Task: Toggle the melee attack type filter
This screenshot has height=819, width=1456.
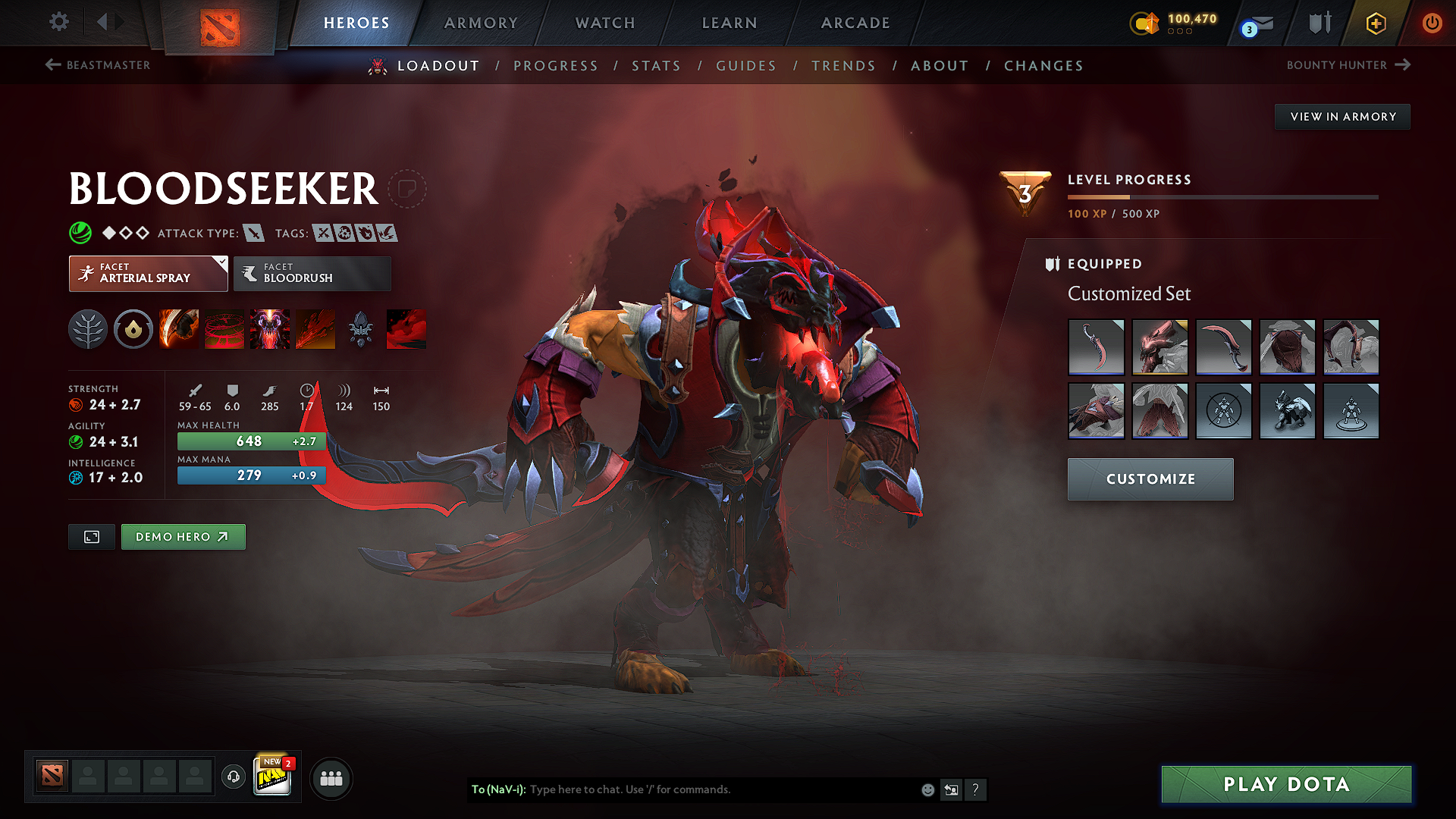Action: click(253, 233)
